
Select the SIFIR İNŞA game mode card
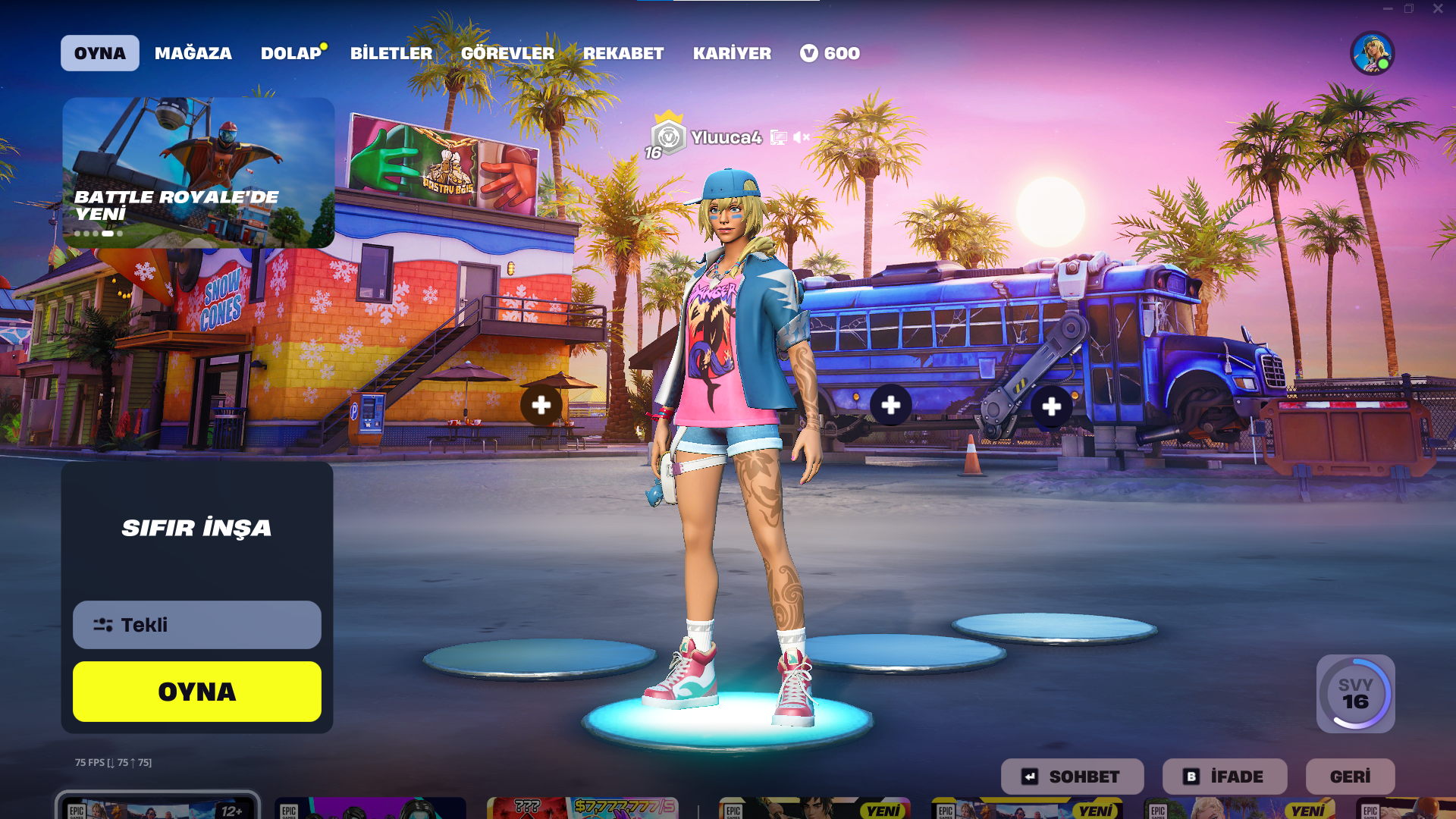(x=196, y=528)
